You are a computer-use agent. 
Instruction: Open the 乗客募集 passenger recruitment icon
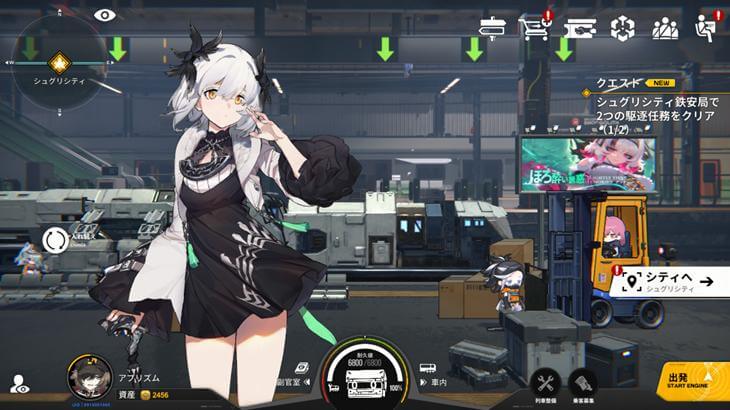584,384
